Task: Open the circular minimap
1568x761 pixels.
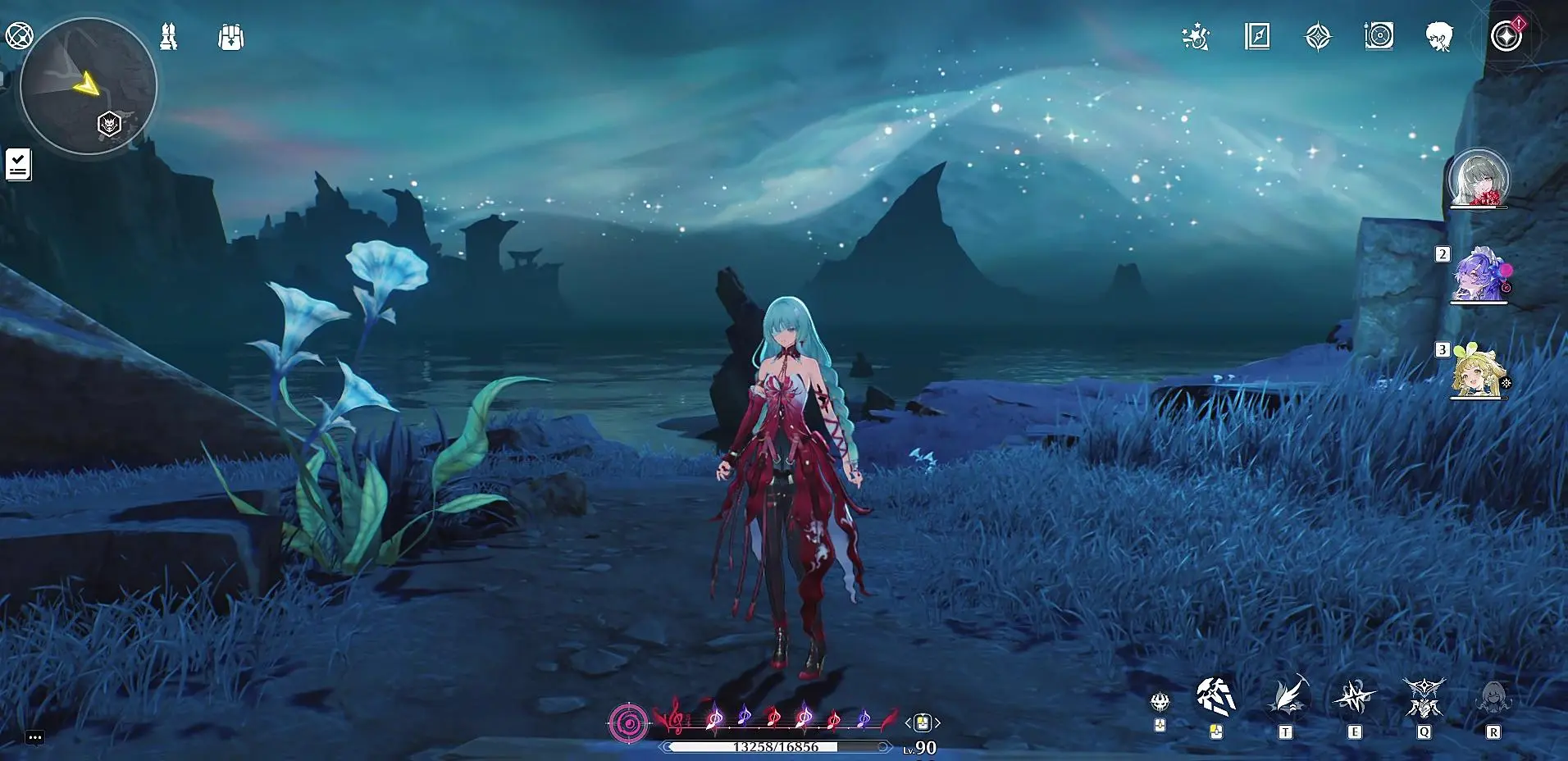Action: coord(88,85)
